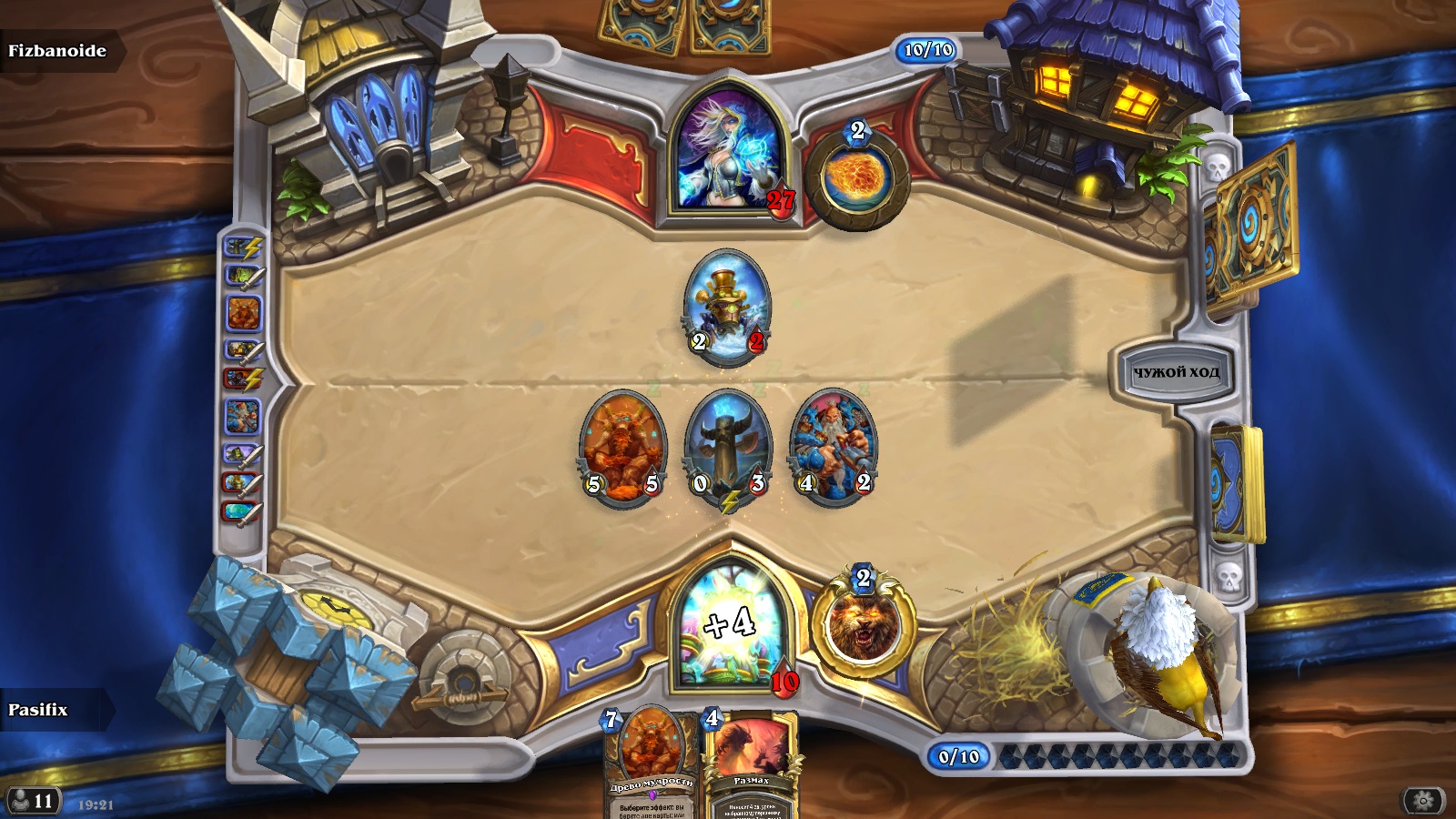The image size is (1456, 819).
Task: Select the enemy 2/2 top-hat minion
Action: (727, 306)
